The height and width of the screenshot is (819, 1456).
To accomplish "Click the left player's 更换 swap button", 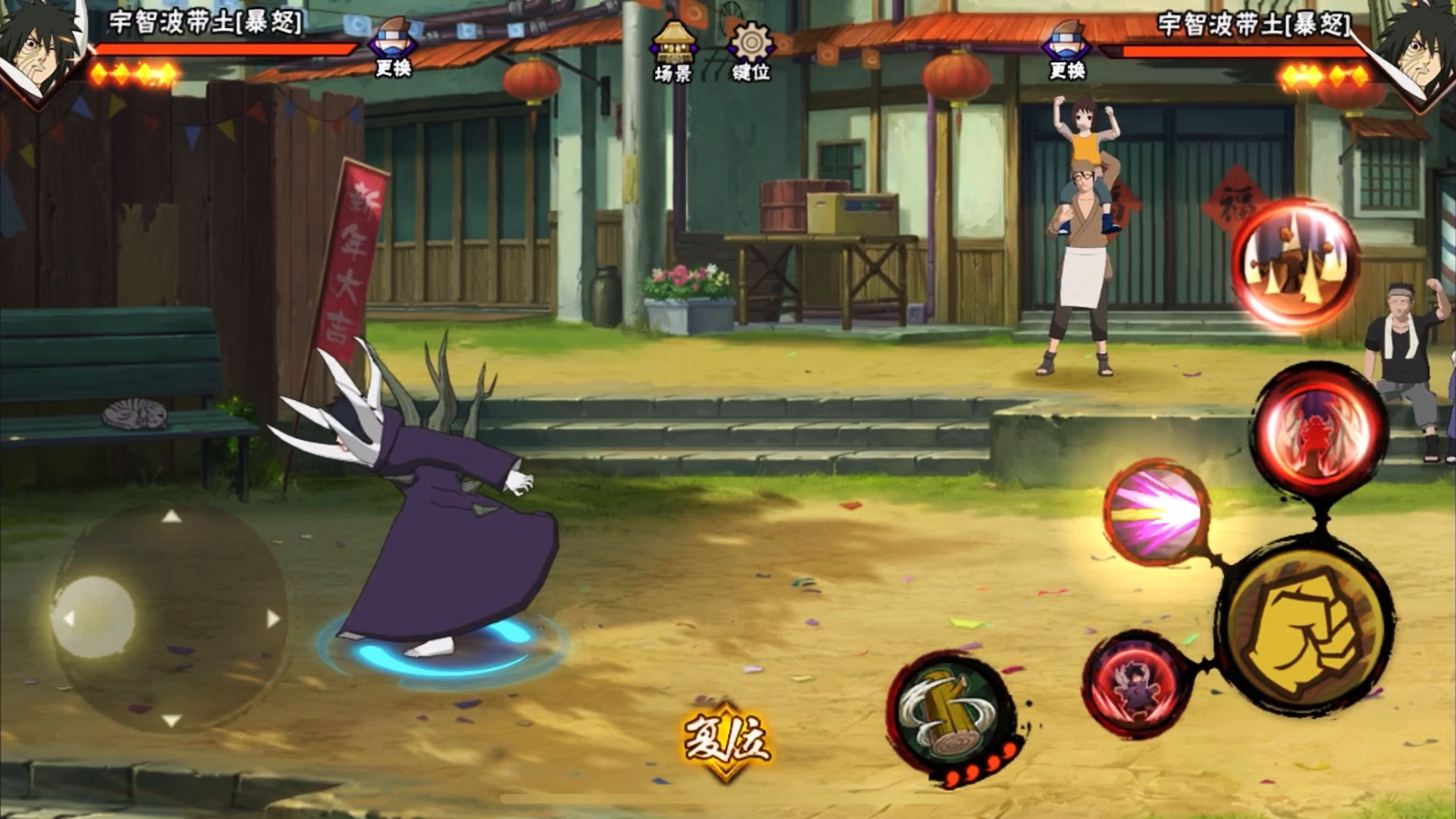I will pos(394,48).
